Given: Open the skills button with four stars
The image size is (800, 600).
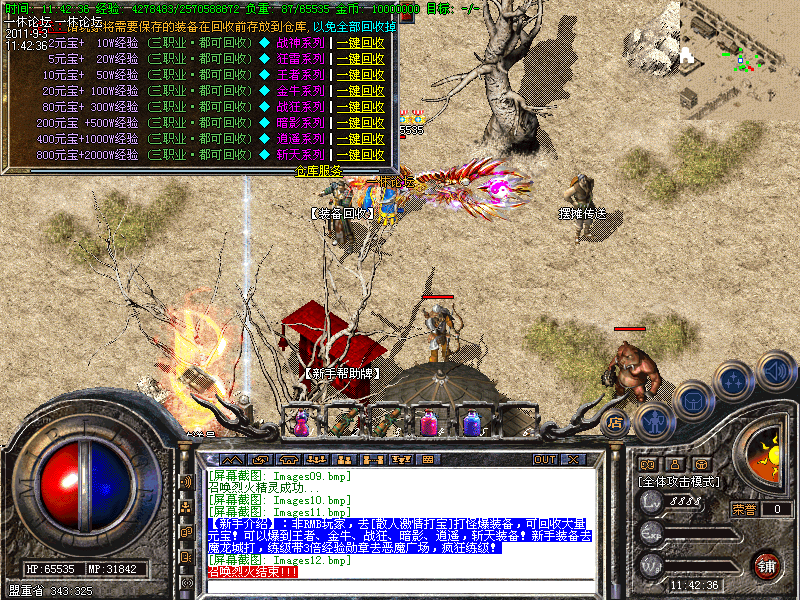Looking at the screenshot, I should tap(735, 382).
